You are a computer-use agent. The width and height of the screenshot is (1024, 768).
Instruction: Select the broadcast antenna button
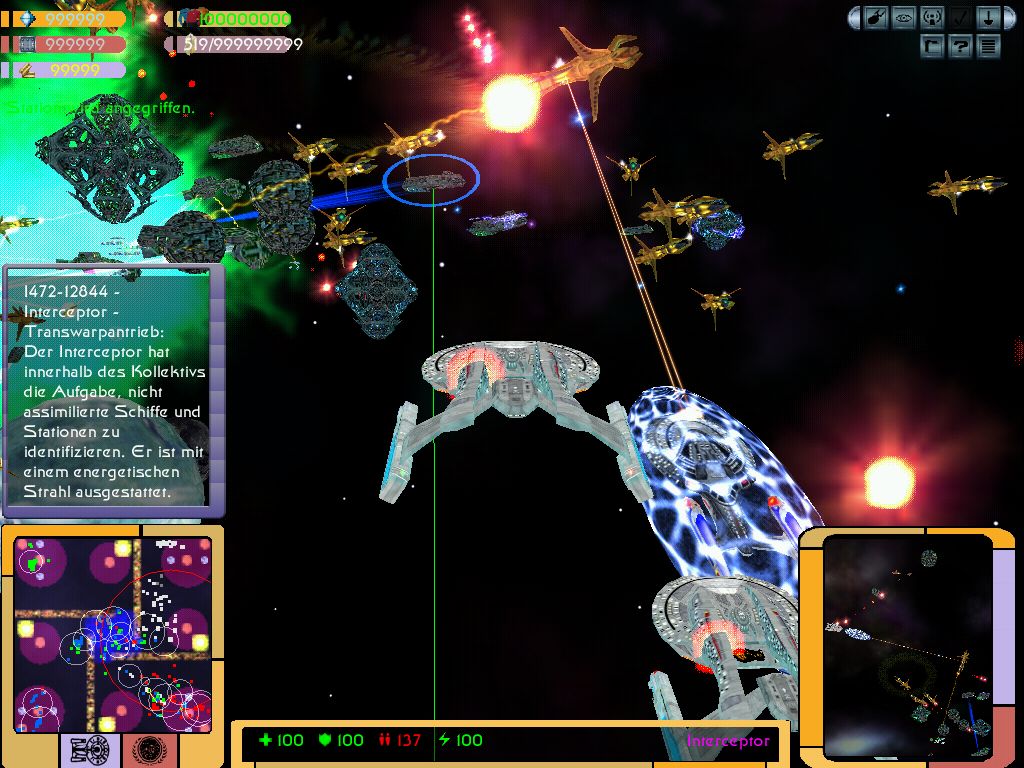(x=932, y=18)
